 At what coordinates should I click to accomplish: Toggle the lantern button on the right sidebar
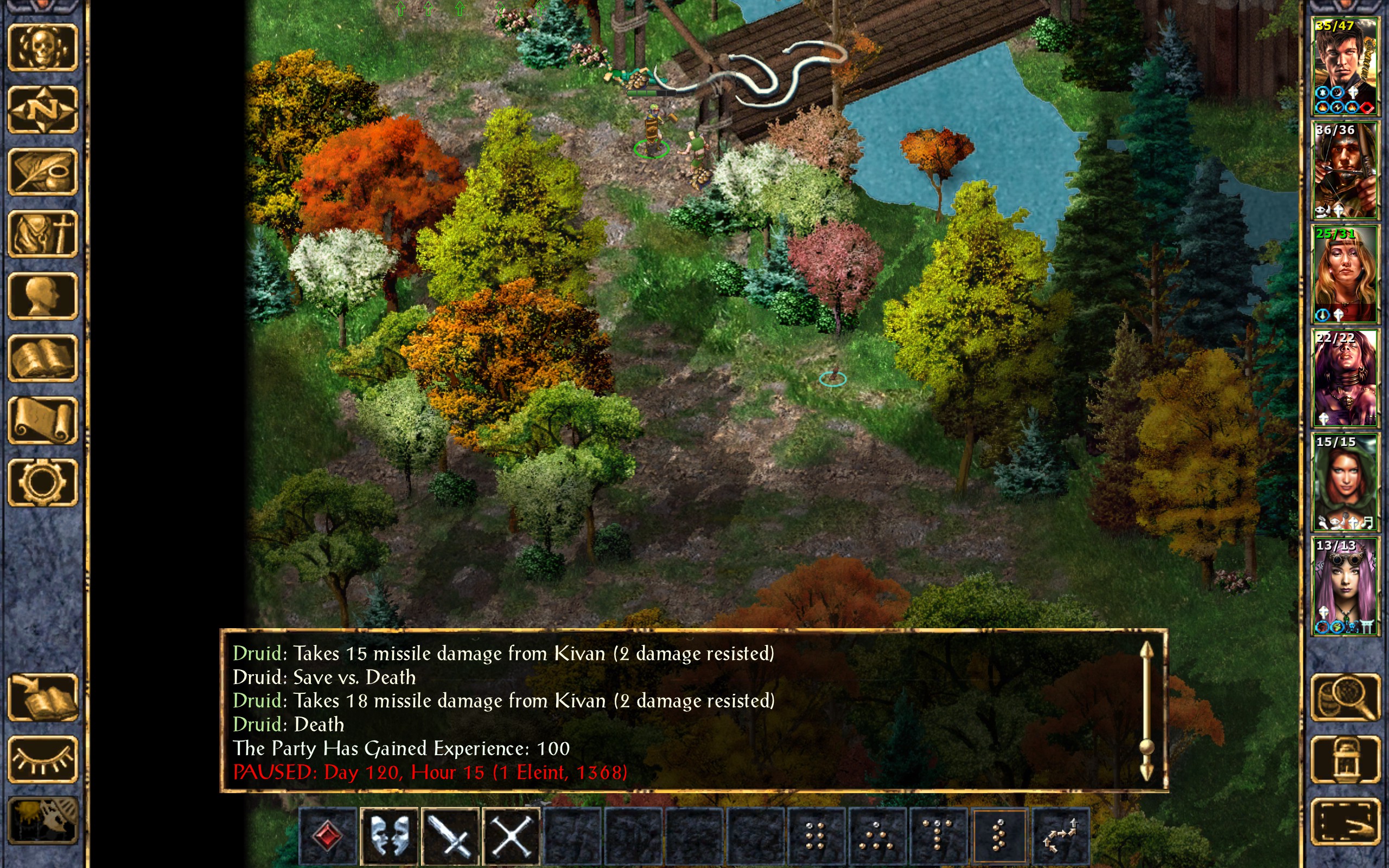click(x=1345, y=759)
